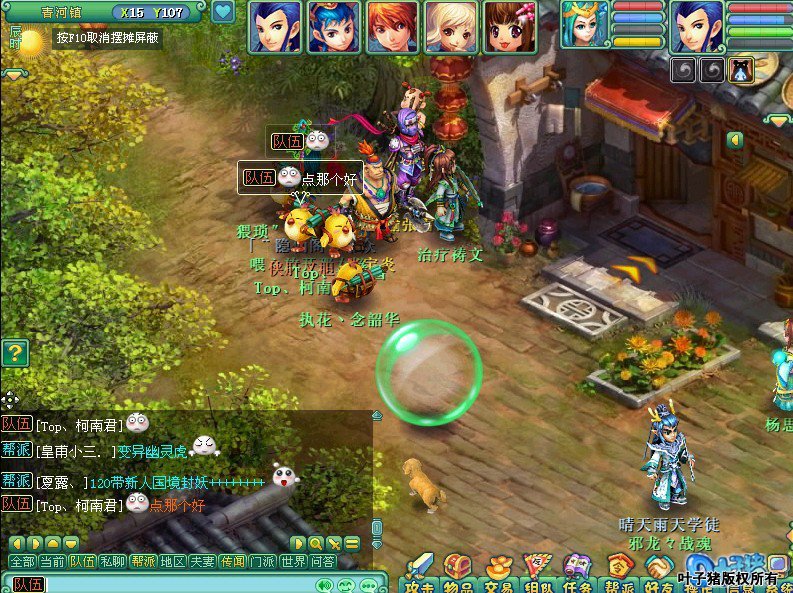Click the shadow figure buff icon

(741, 70)
